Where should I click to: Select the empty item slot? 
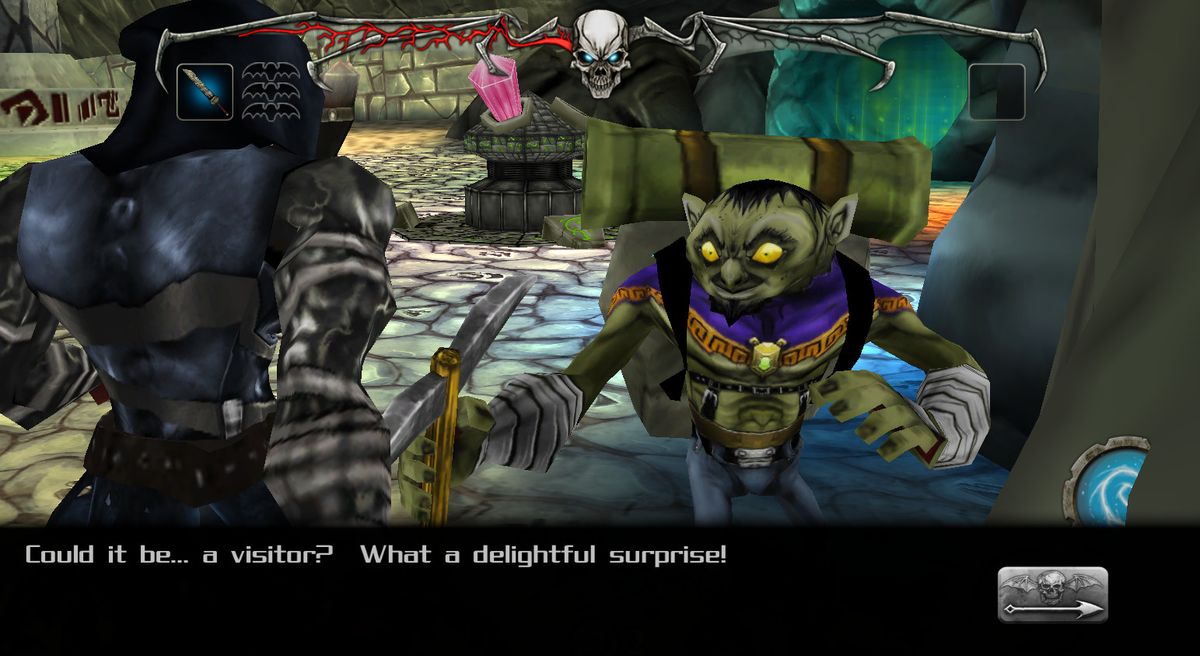pos(996,92)
